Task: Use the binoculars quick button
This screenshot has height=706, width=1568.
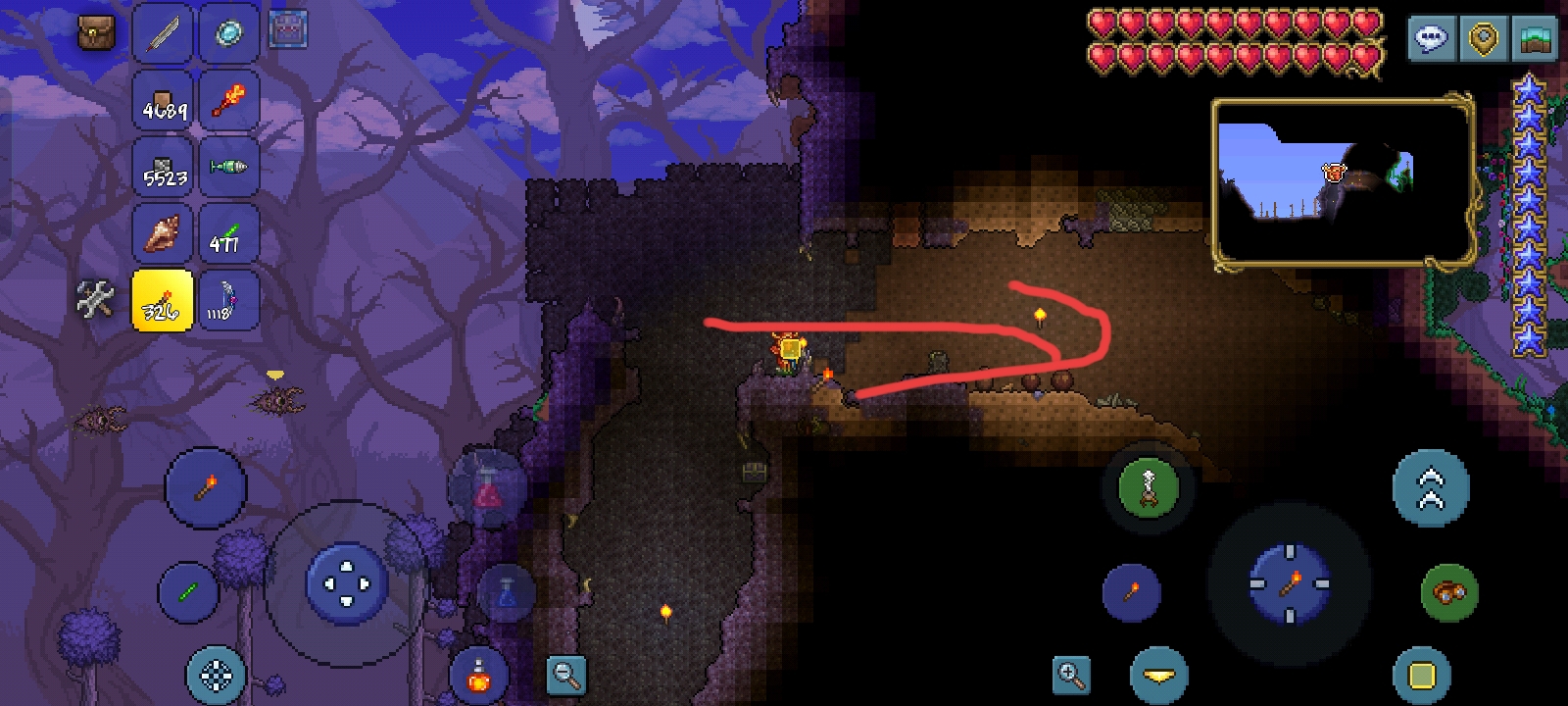Action: [x=1448, y=592]
